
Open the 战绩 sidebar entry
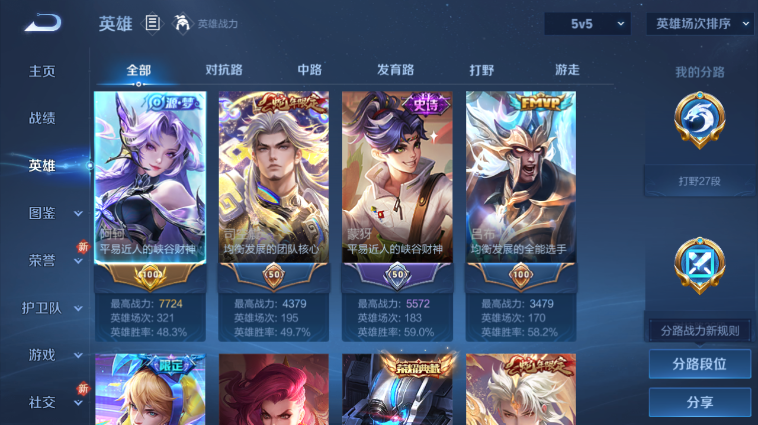click(42, 118)
